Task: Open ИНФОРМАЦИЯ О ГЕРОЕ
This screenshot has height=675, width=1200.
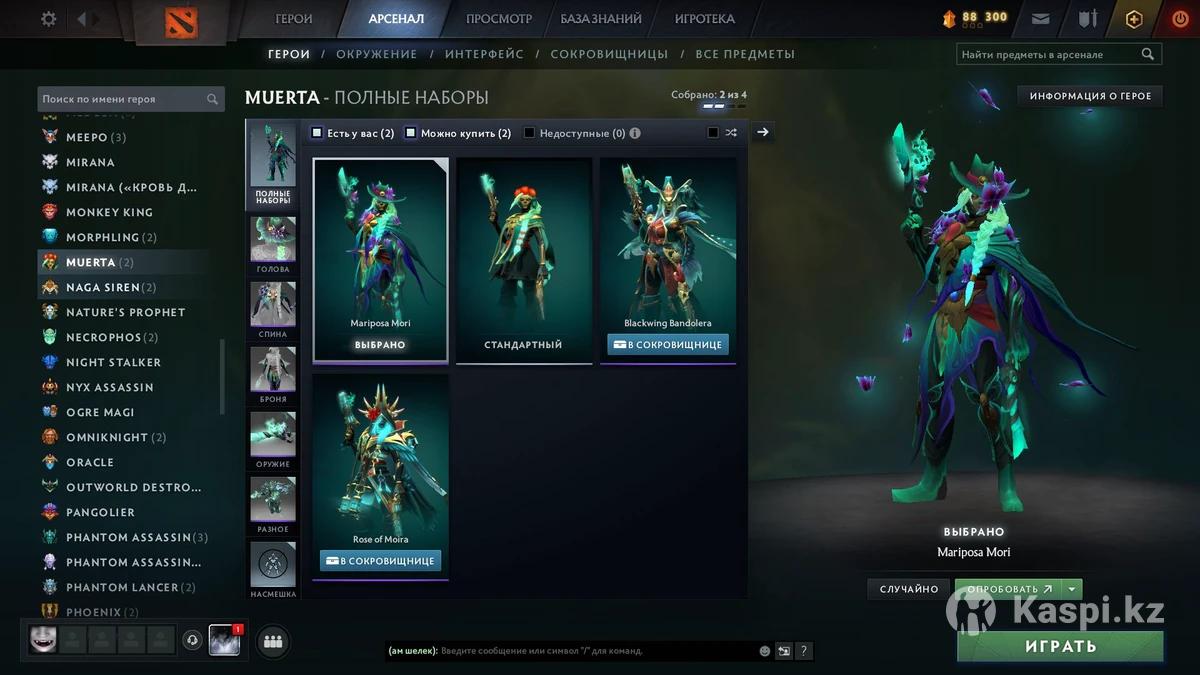Action: [1090, 96]
